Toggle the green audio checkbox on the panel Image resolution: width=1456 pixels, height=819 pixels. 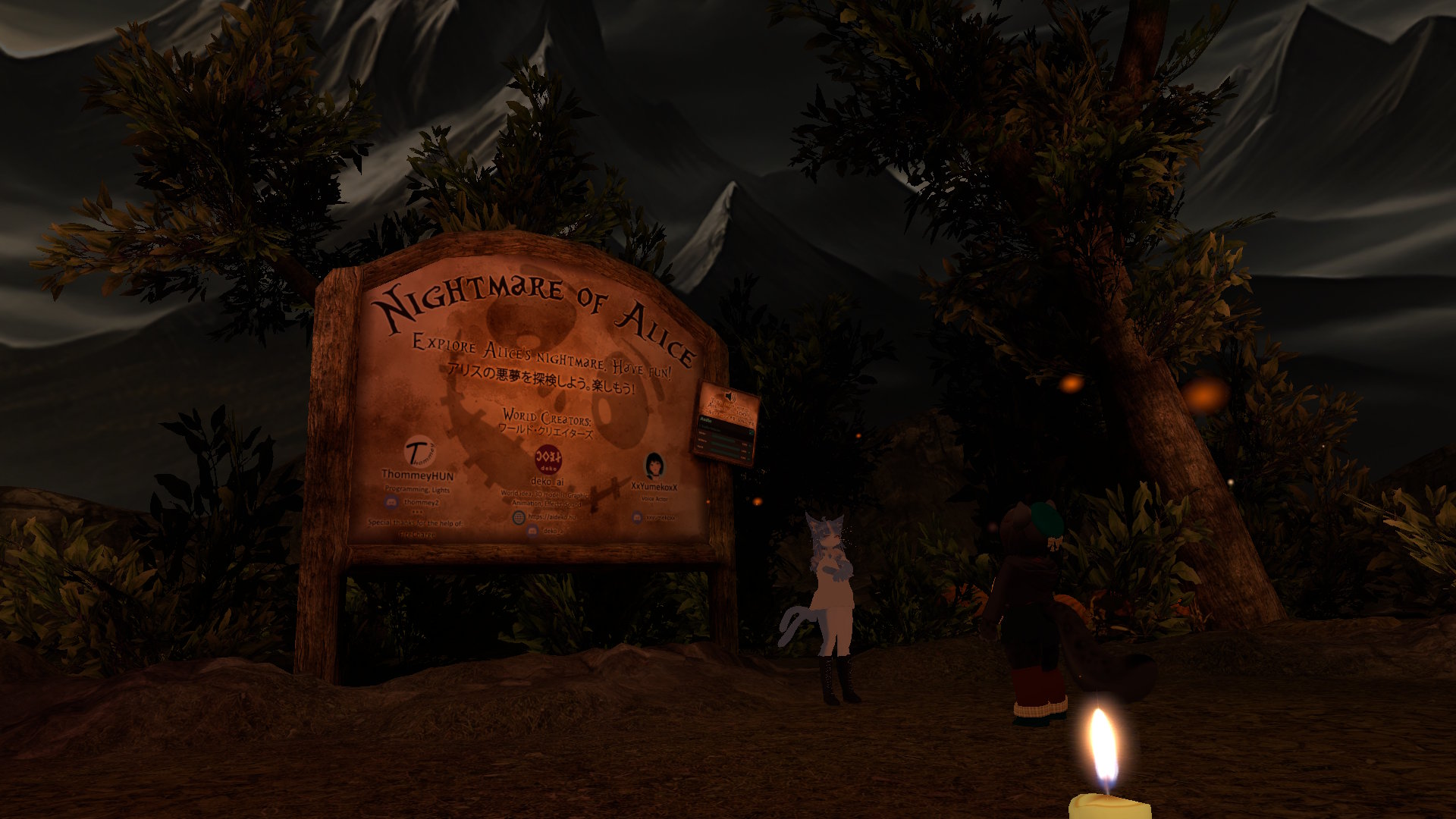pyautogui.click(x=752, y=432)
